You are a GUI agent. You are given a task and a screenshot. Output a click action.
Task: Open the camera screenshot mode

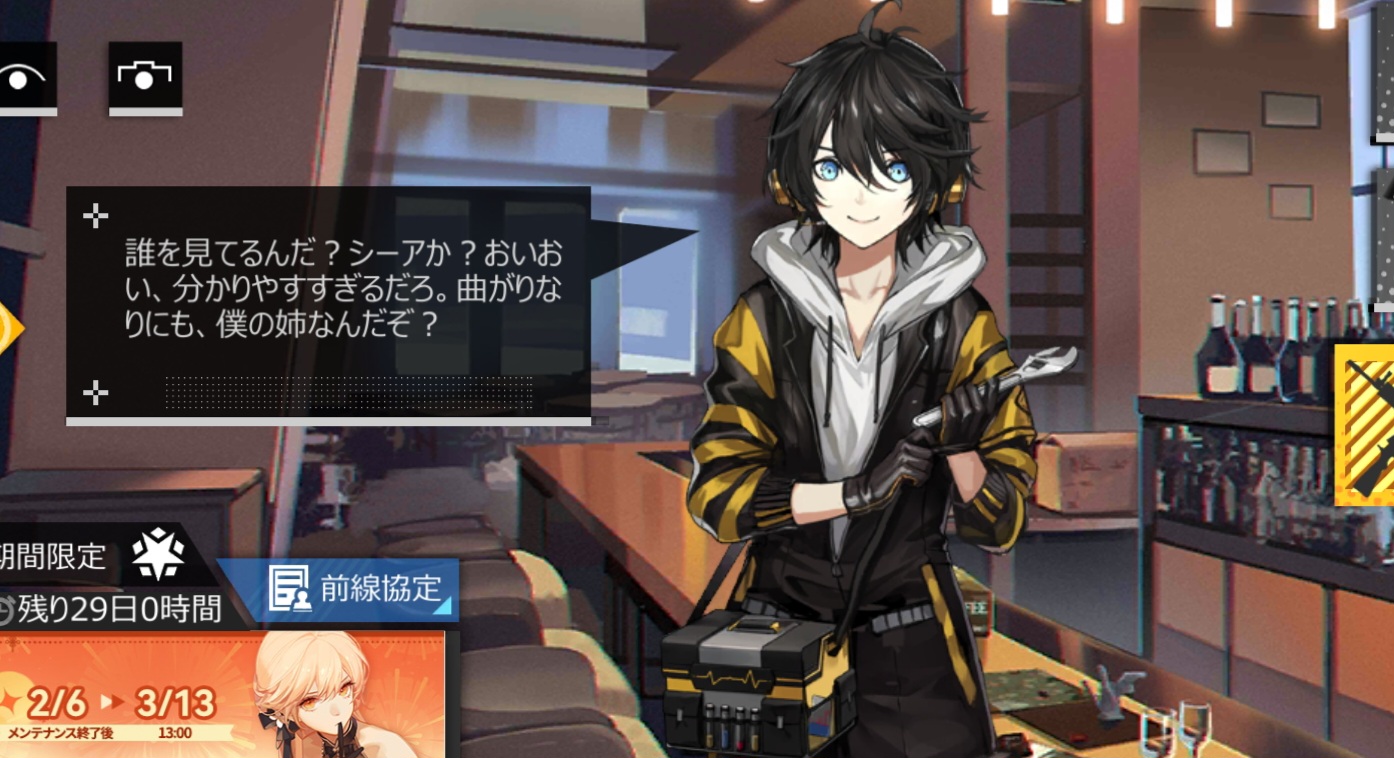click(145, 77)
